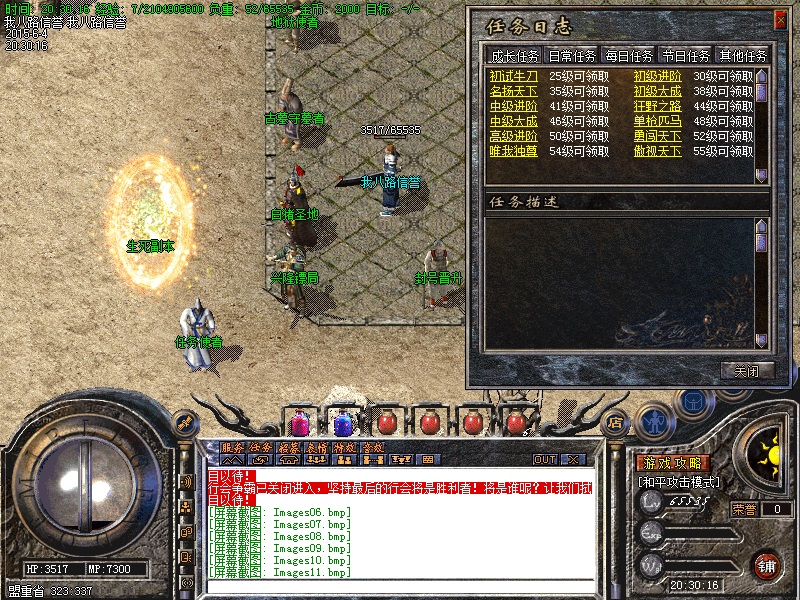Open the 游戏攻略 game guide
The height and width of the screenshot is (600, 800).
(x=673, y=463)
